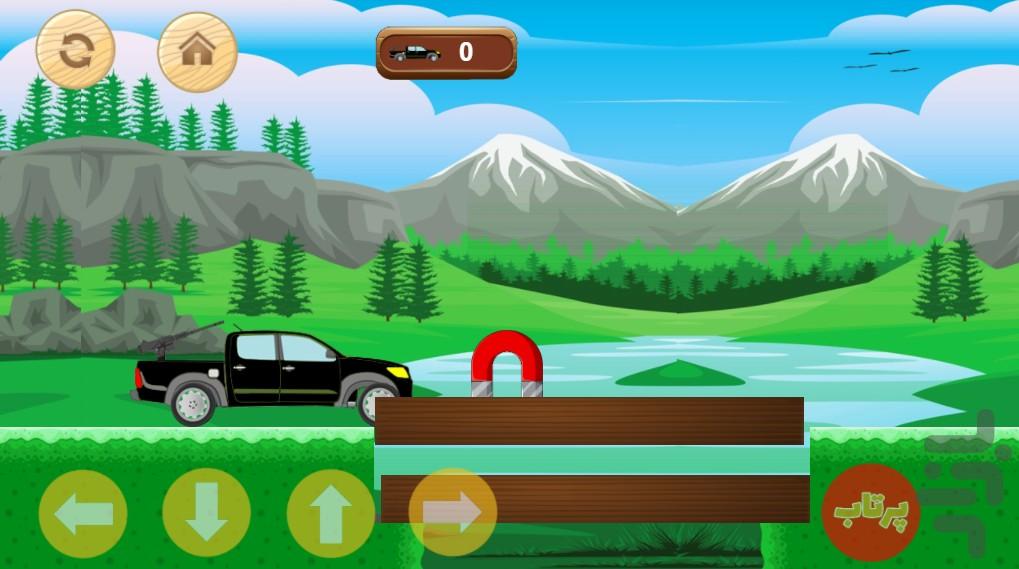Tap the down arrow control
The image size is (1019, 569).
pyautogui.click(x=206, y=513)
